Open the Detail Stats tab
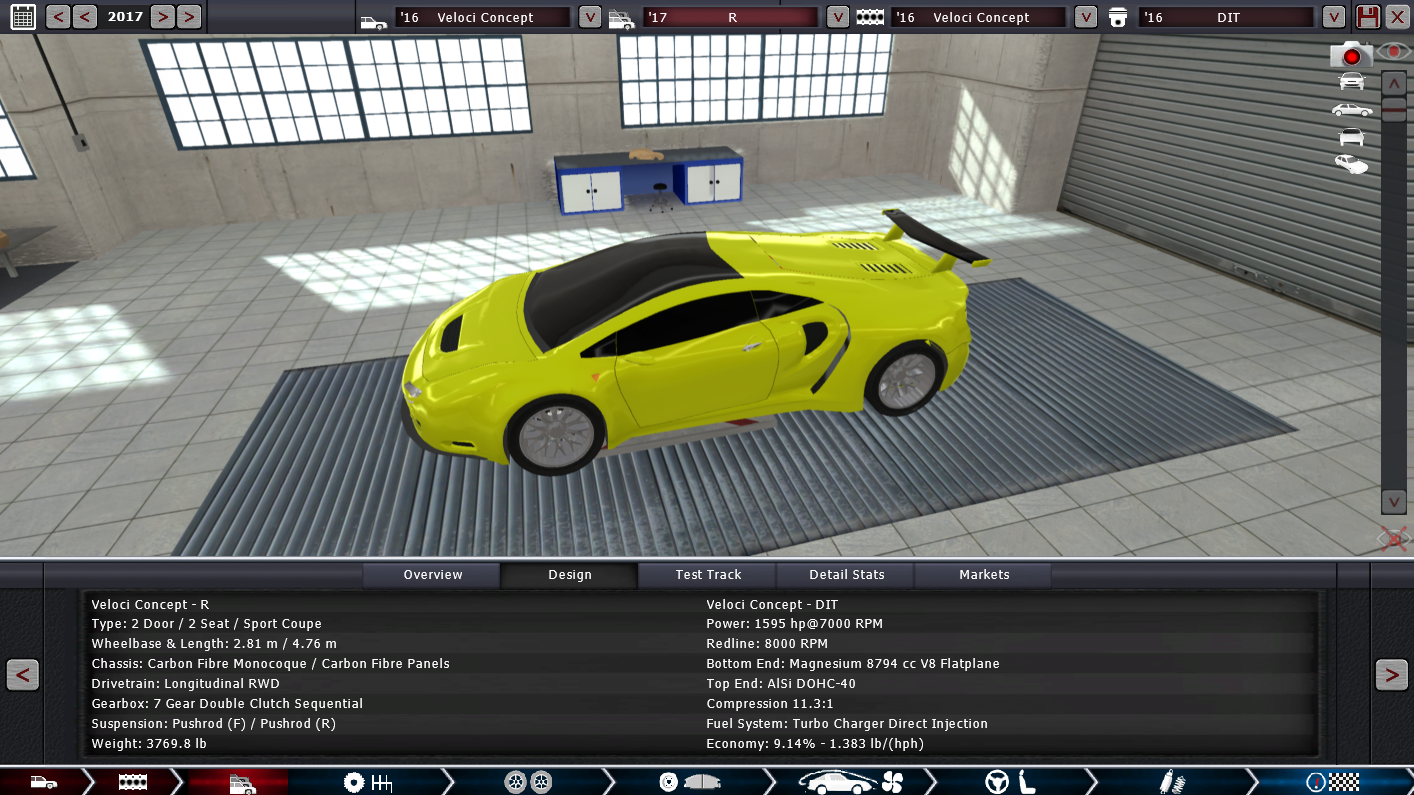This screenshot has width=1414, height=795. pos(847,575)
